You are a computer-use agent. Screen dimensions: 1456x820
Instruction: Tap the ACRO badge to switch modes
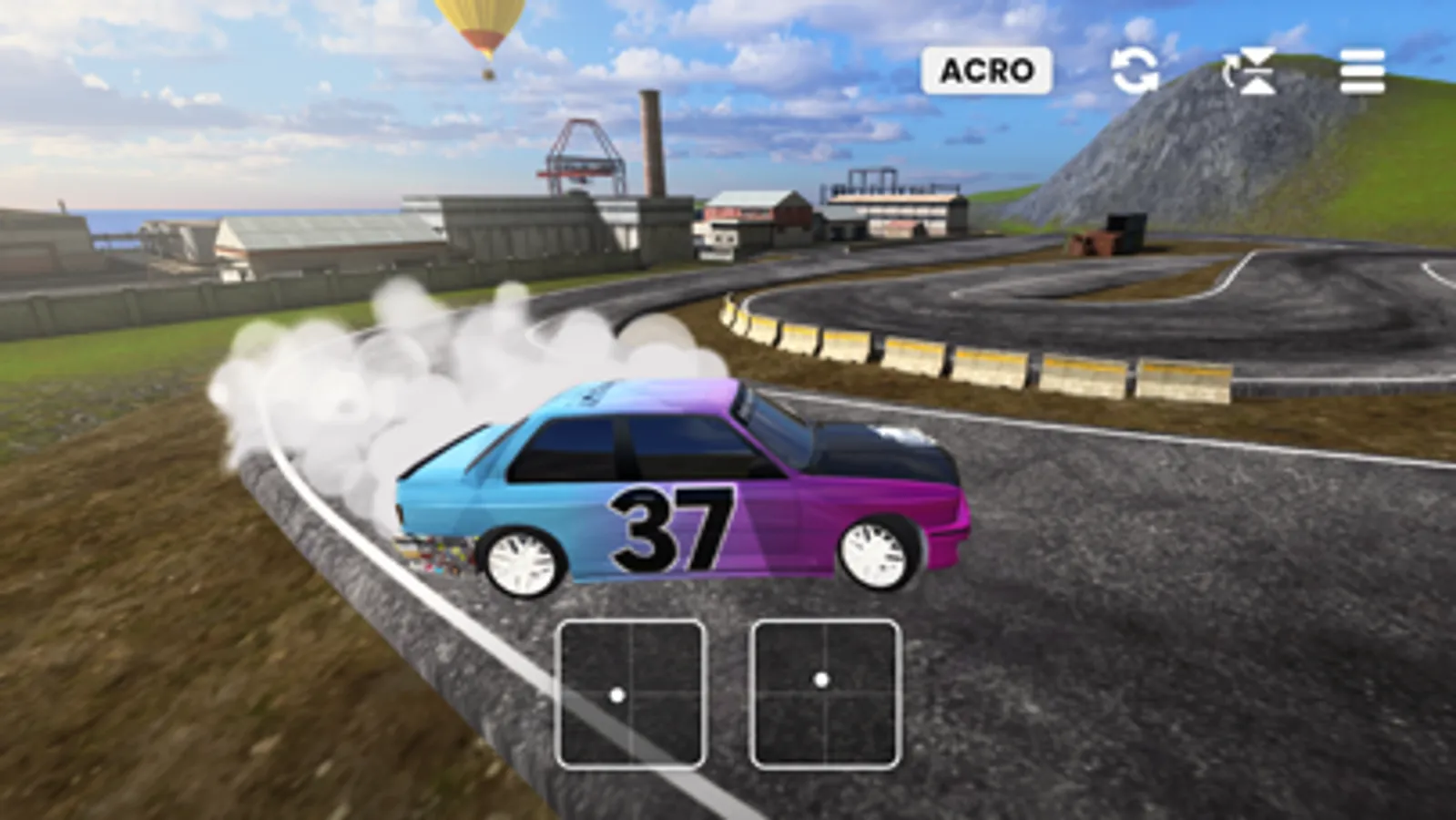[989, 68]
